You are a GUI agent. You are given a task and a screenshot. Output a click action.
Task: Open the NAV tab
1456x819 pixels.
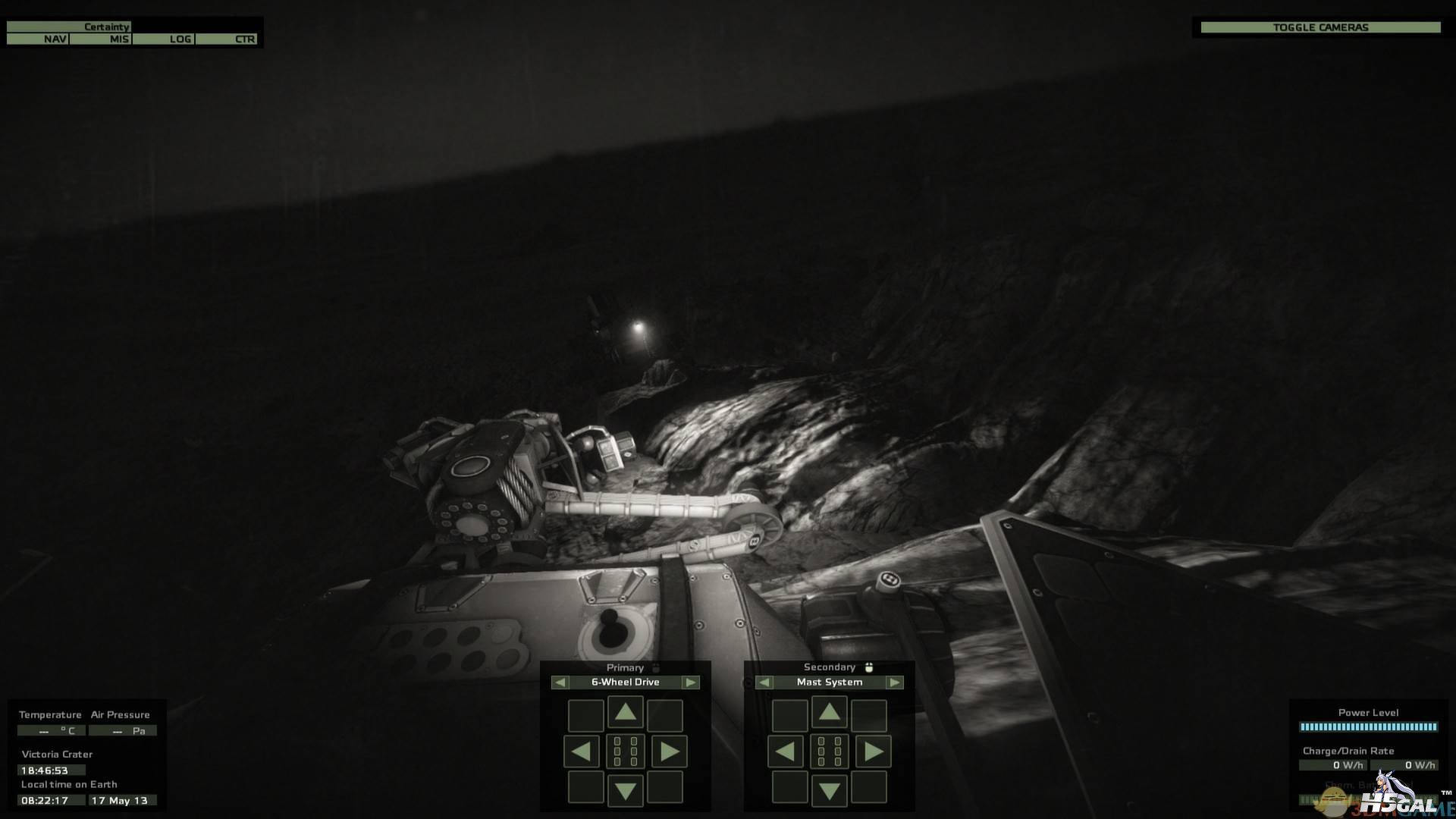pos(38,39)
